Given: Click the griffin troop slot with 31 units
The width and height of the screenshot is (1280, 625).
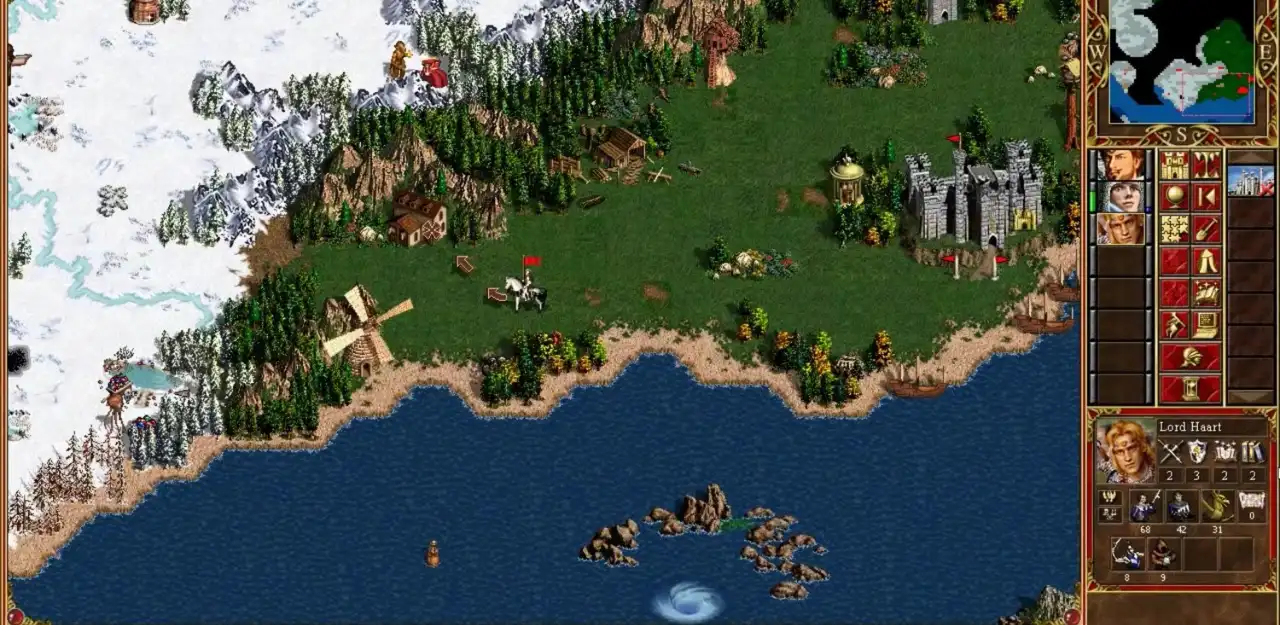Looking at the screenshot, I should click(x=1216, y=506).
